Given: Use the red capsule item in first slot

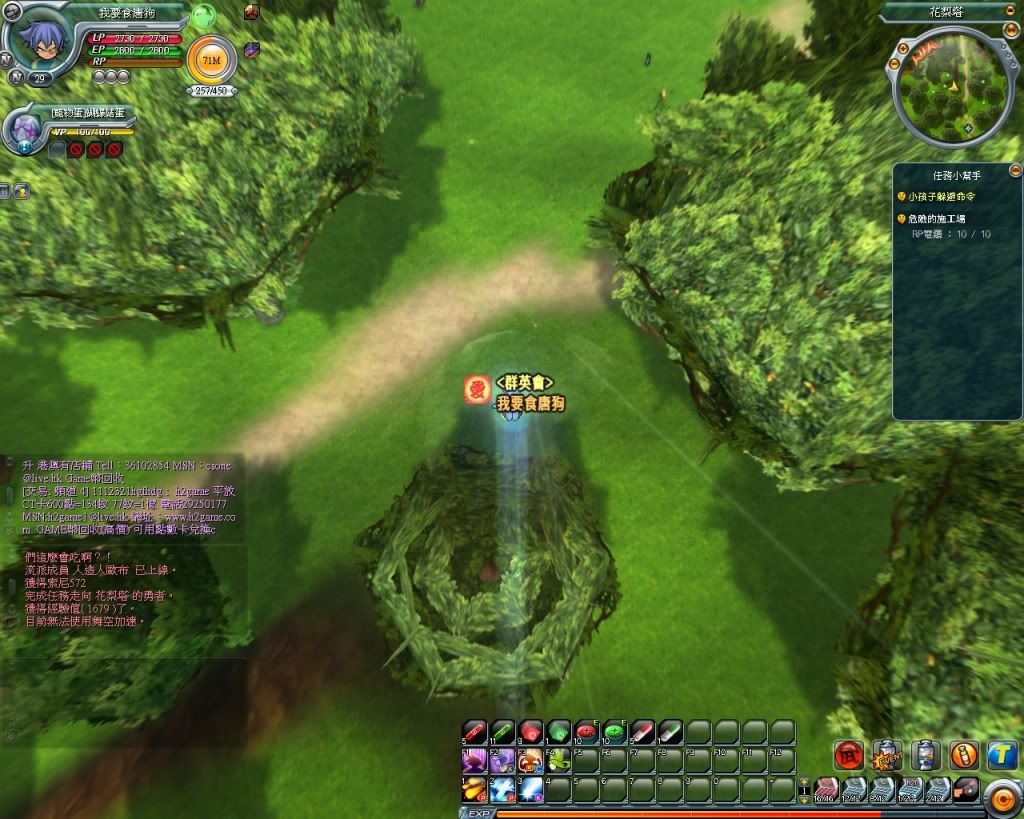Looking at the screenshot, I should (x=474, y=733).
